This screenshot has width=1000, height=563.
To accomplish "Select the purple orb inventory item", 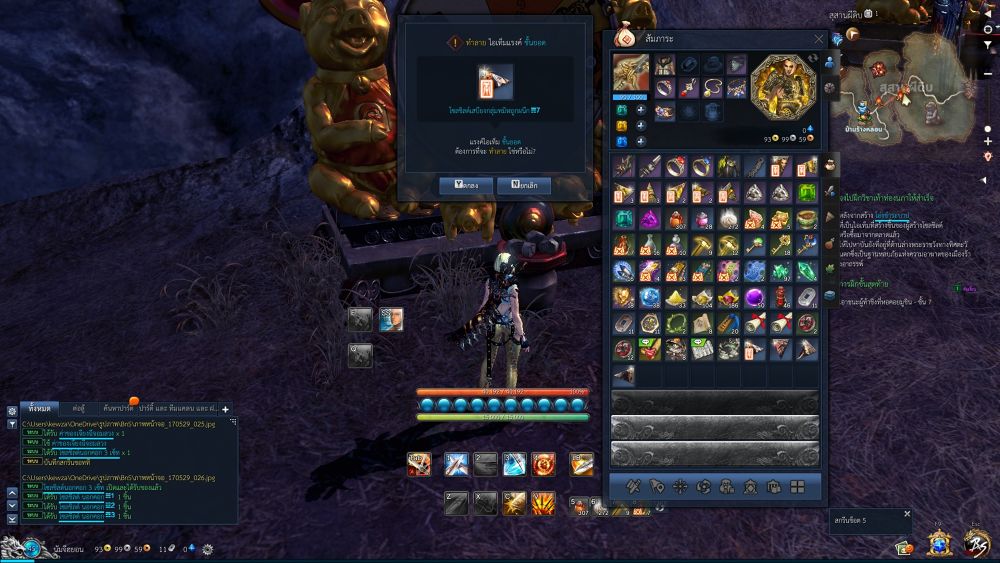I will pos(756,297).
